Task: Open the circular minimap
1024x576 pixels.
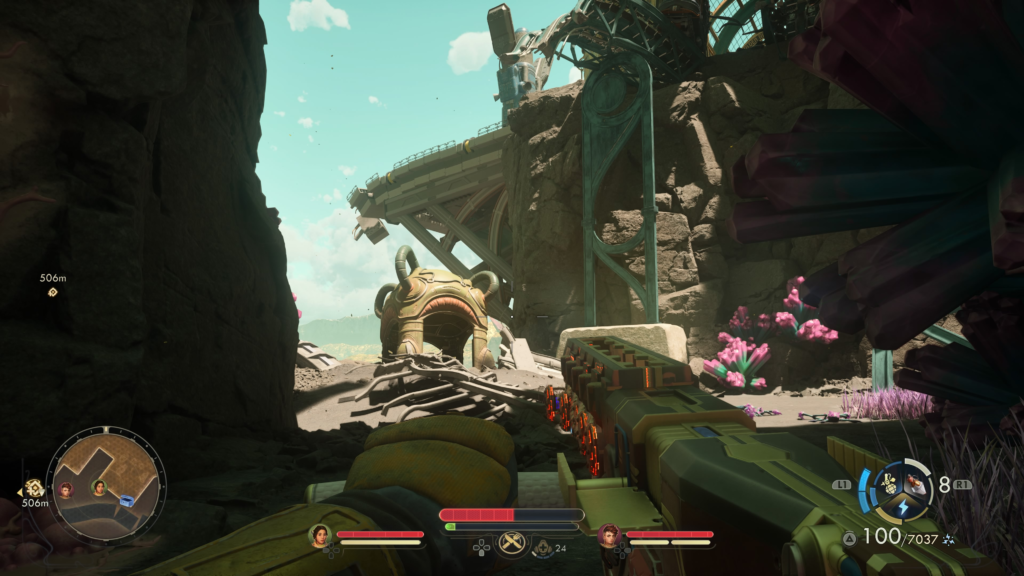Action: [106, 484]
